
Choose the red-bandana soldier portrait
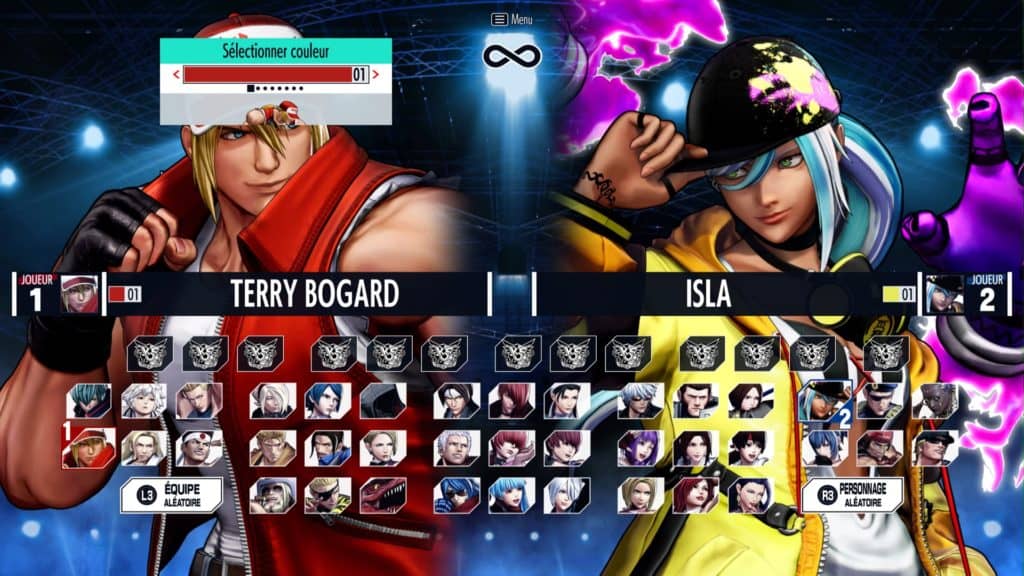[880, 448]
